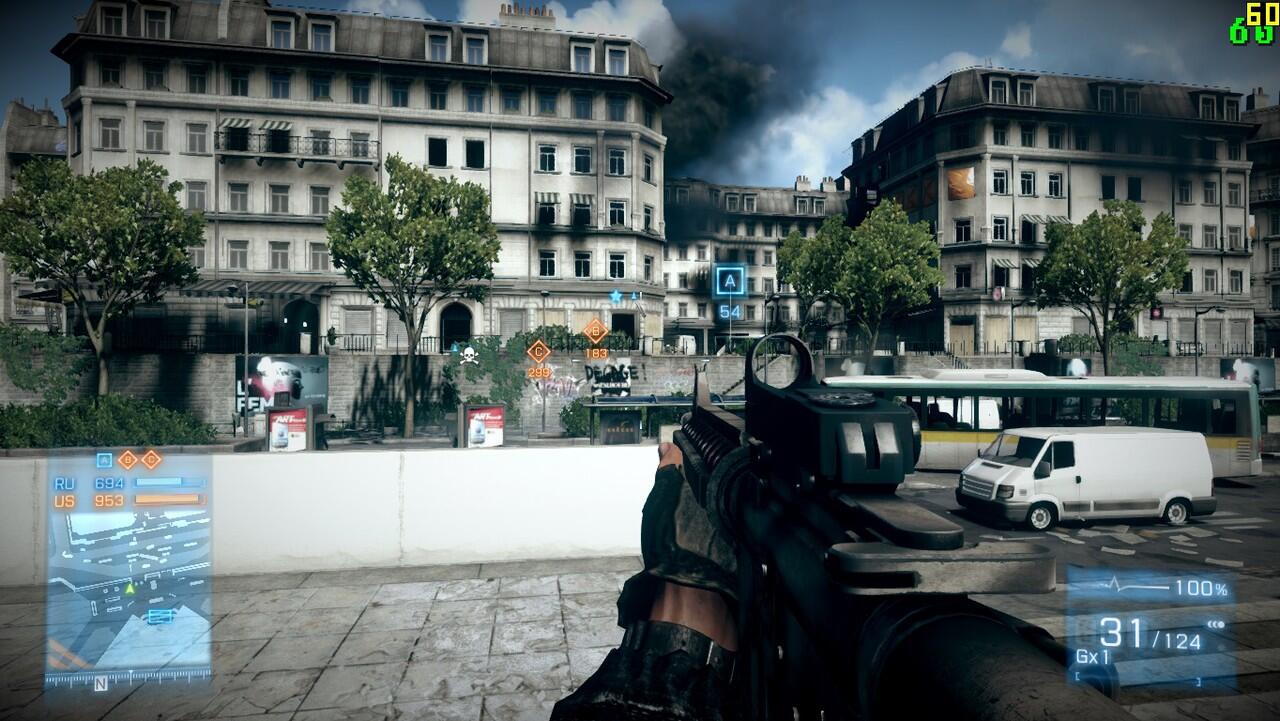1280x721 pixels.
Task: Select orange objective B marker showing 183
Action: 596,330
